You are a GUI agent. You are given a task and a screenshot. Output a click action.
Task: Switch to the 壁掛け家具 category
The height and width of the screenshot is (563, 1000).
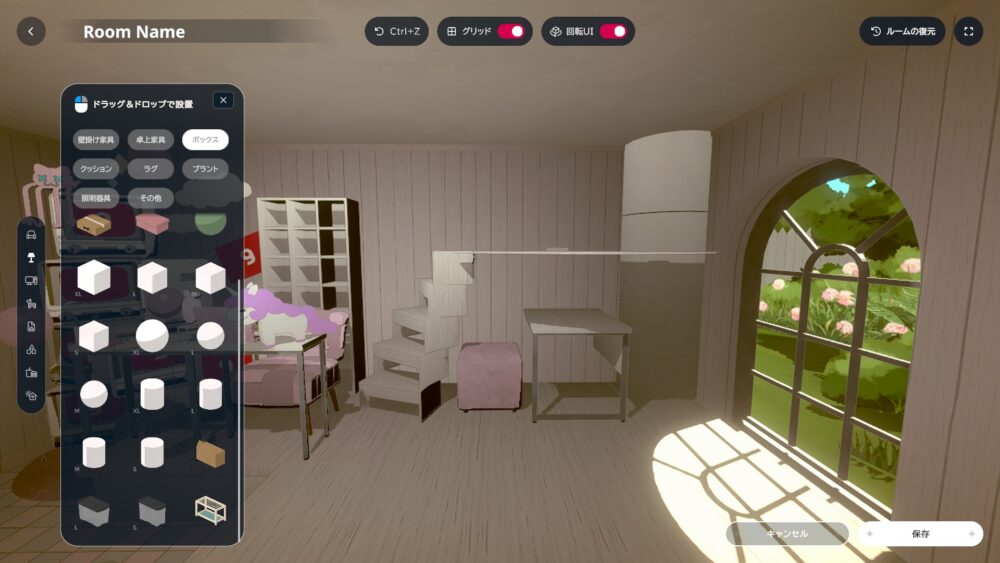pos(96,139)
